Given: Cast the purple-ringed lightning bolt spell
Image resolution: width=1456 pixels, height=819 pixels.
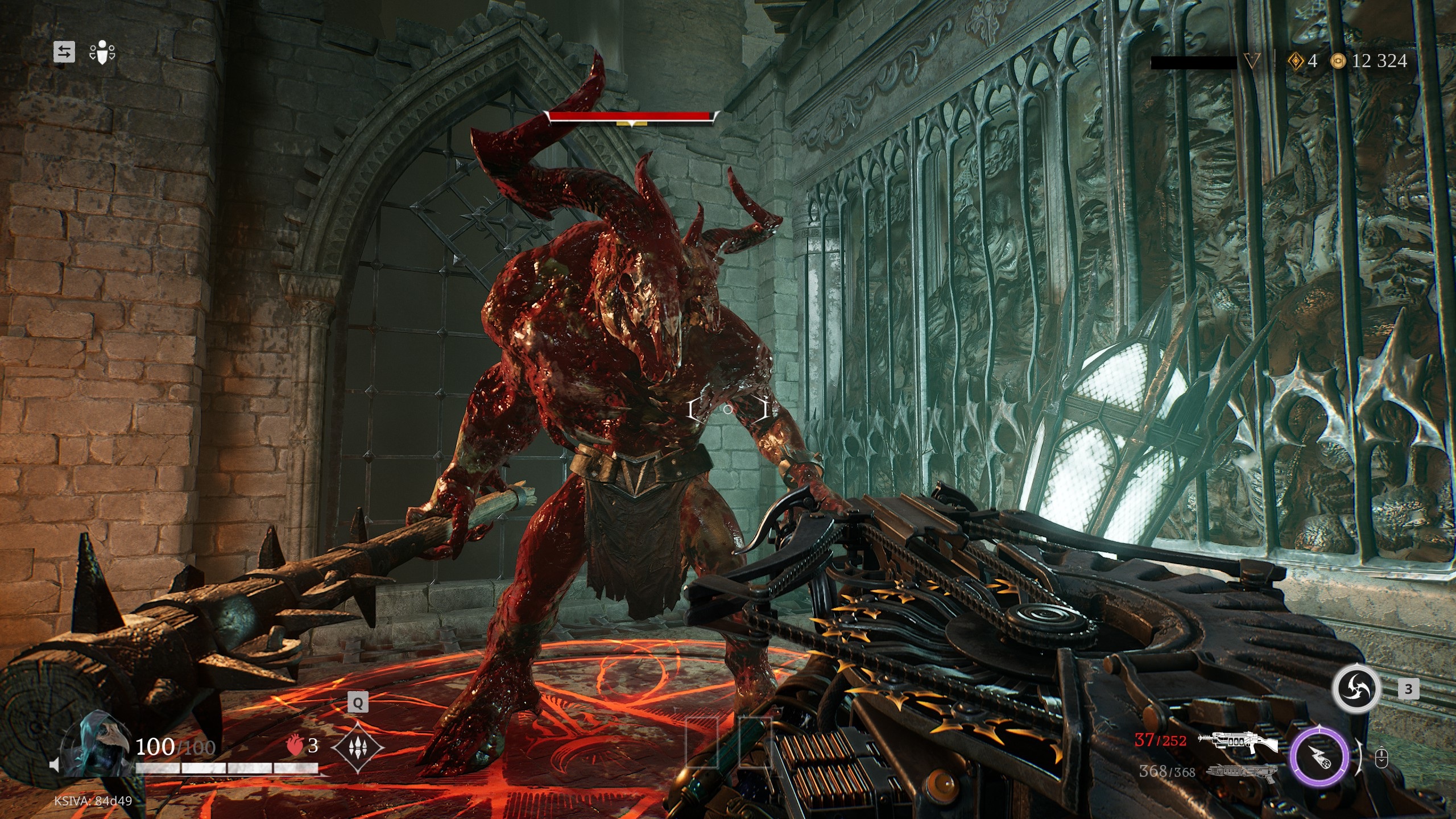Looking at the screenshot, I should [1318, 756].
